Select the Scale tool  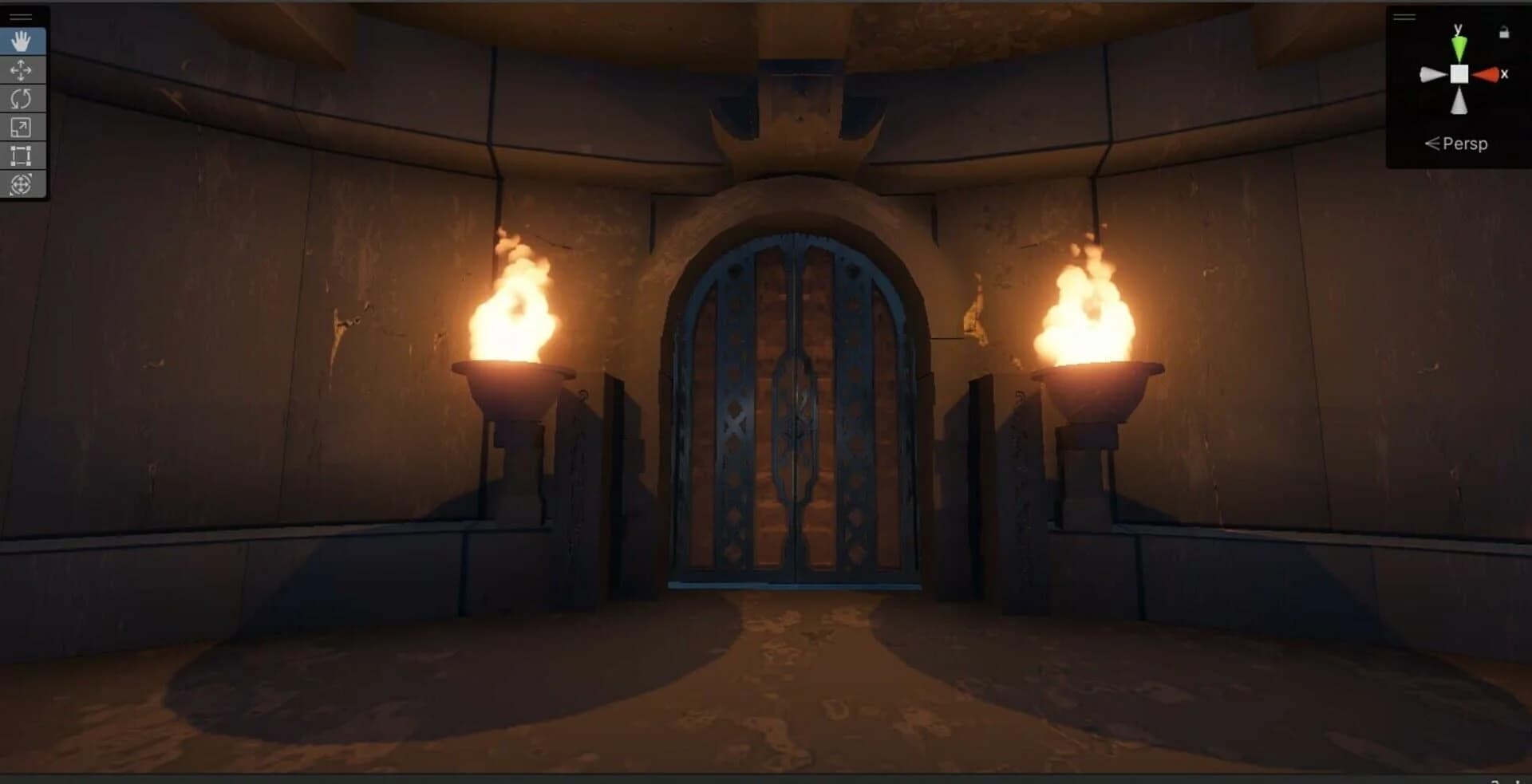pyautogui.click(x=22, y=128)
